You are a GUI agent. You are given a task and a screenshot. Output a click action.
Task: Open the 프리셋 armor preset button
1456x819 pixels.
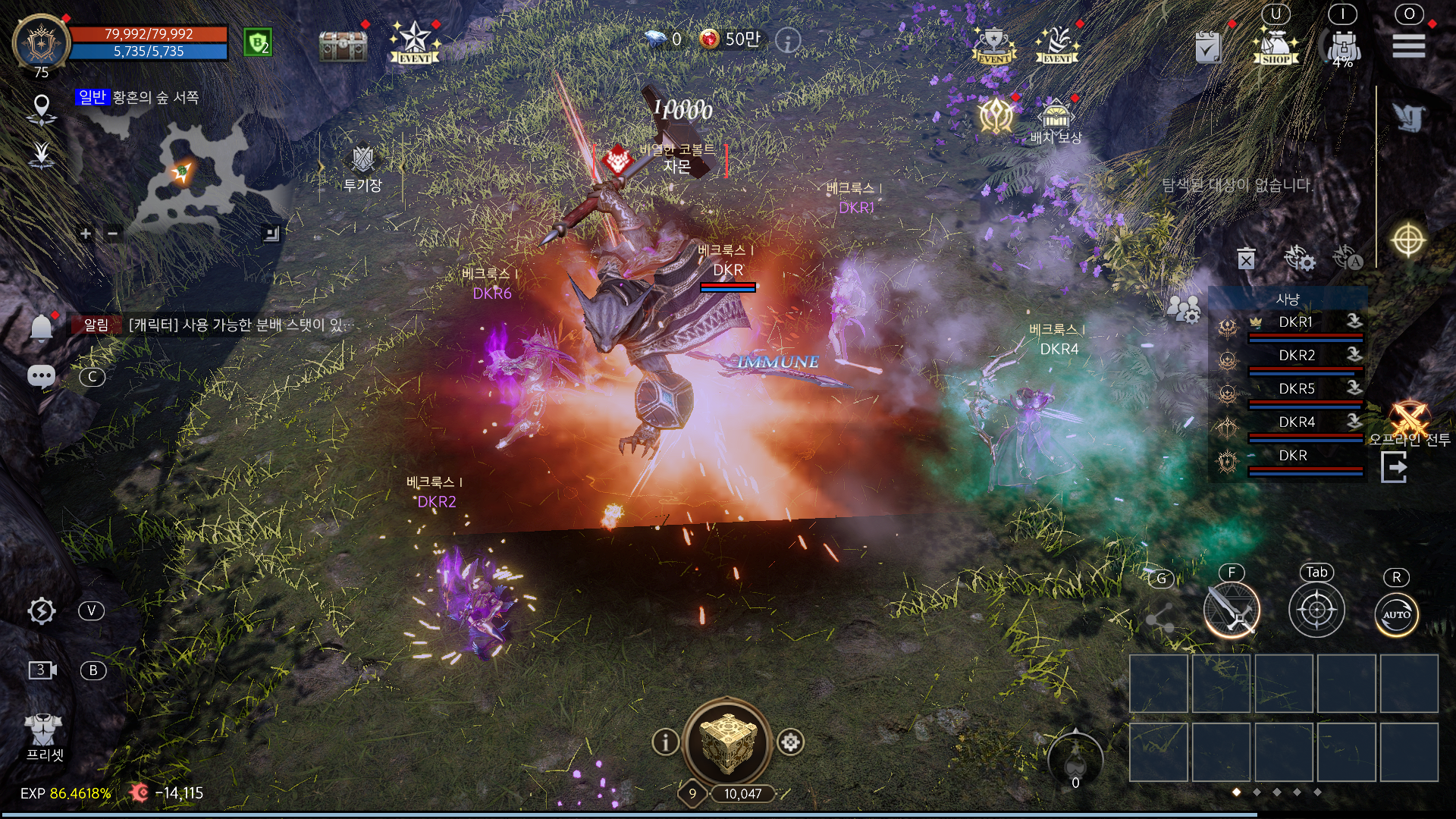pyautogui.click(x=44, y=736)
